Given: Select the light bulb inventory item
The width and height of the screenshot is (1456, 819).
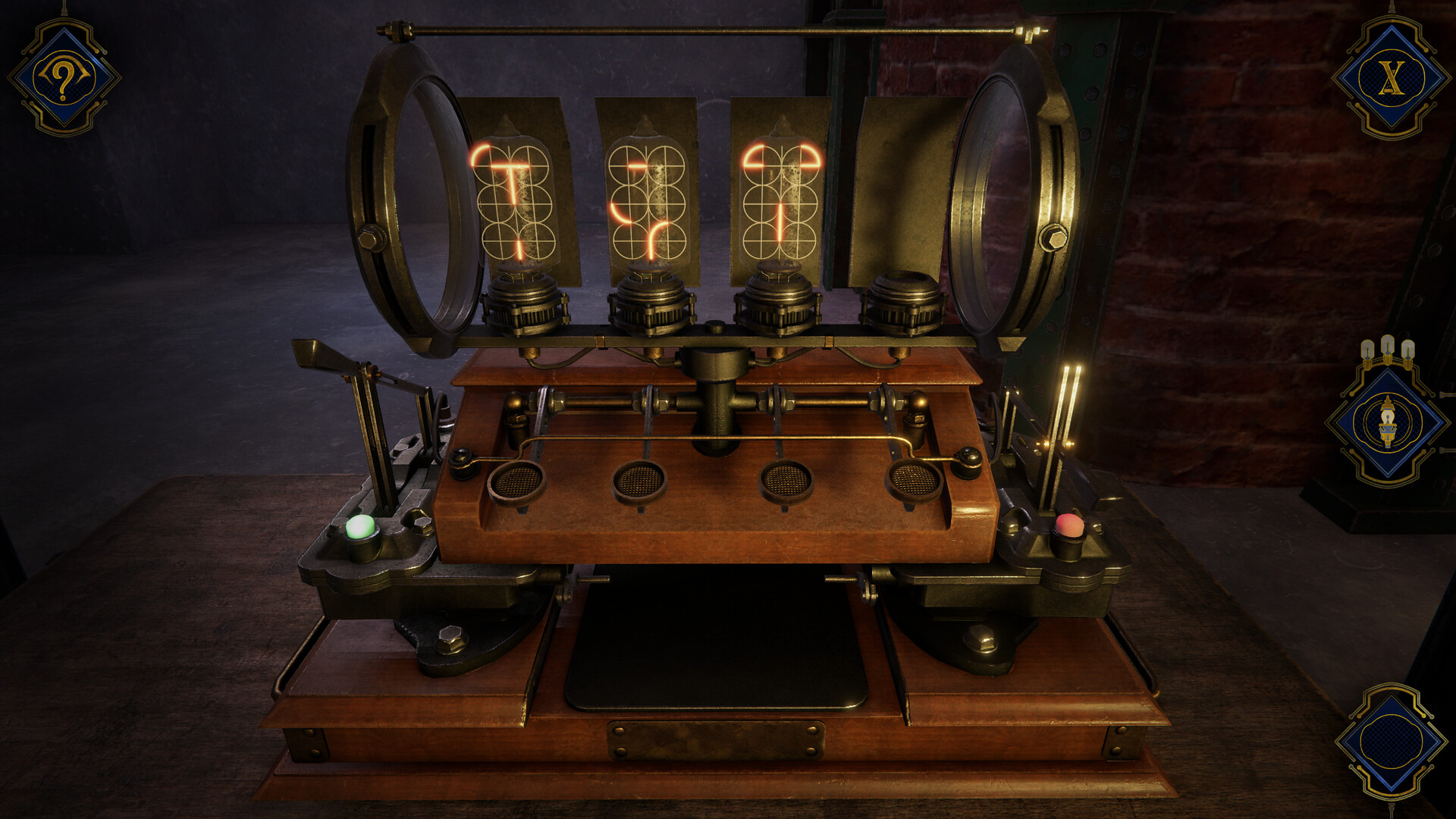Looking at the screenshot, I should [x=1388, y=422].
